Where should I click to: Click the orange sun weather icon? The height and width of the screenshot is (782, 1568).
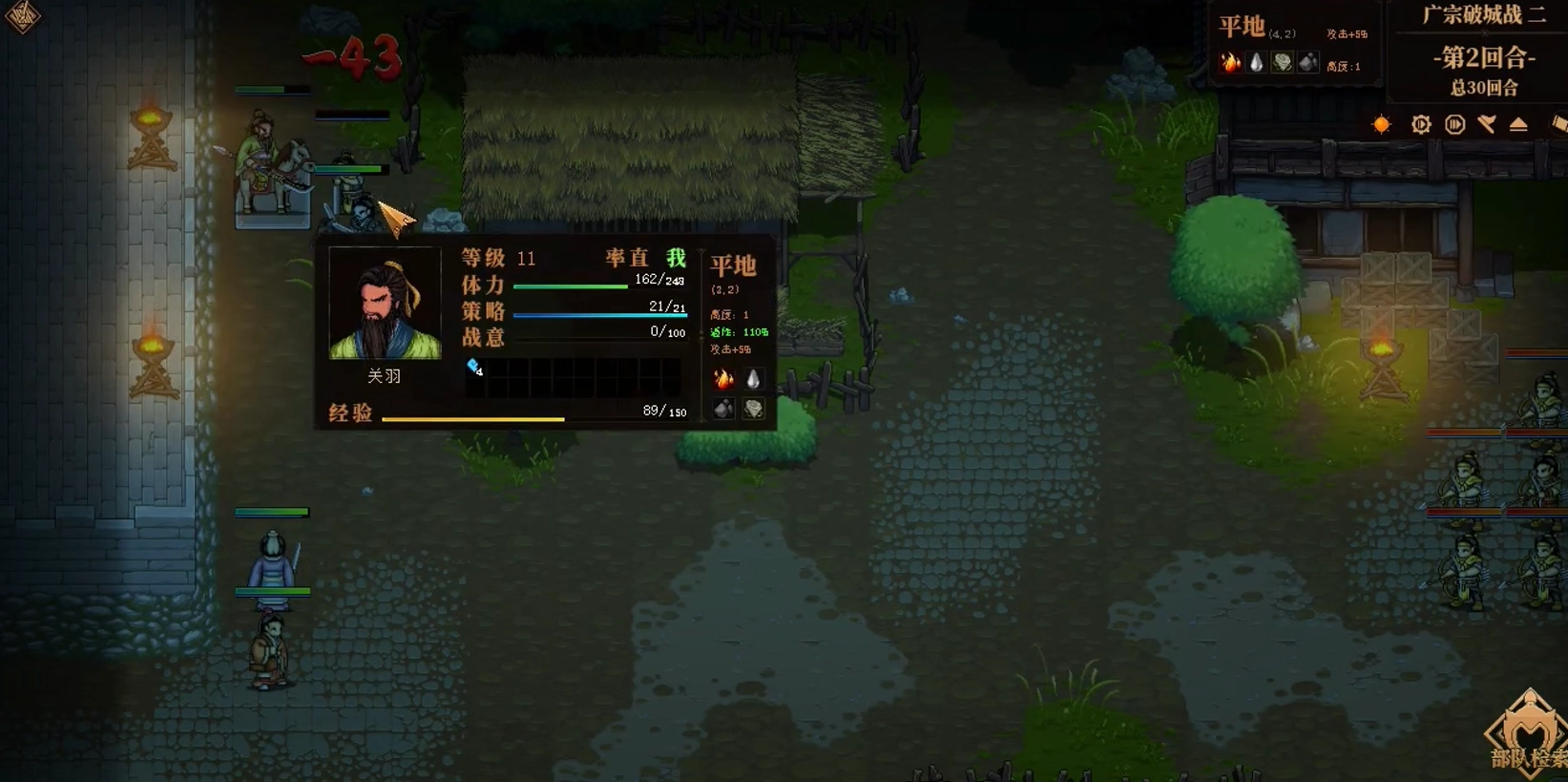(1381, 124)
